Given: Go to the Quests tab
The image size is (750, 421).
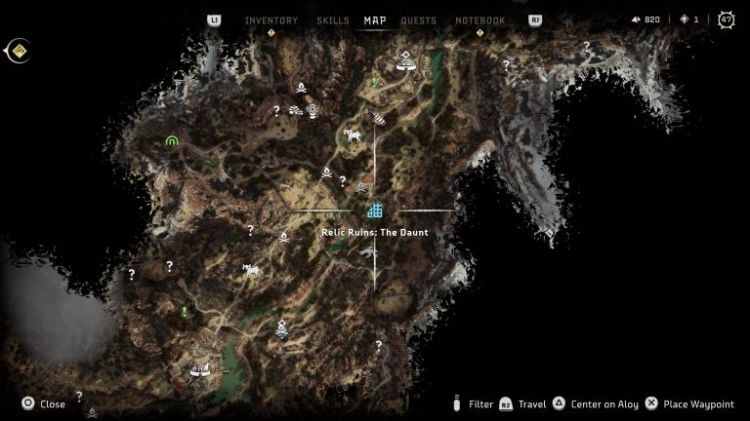Looking at the screenshot, I should (x=418, y=20).
